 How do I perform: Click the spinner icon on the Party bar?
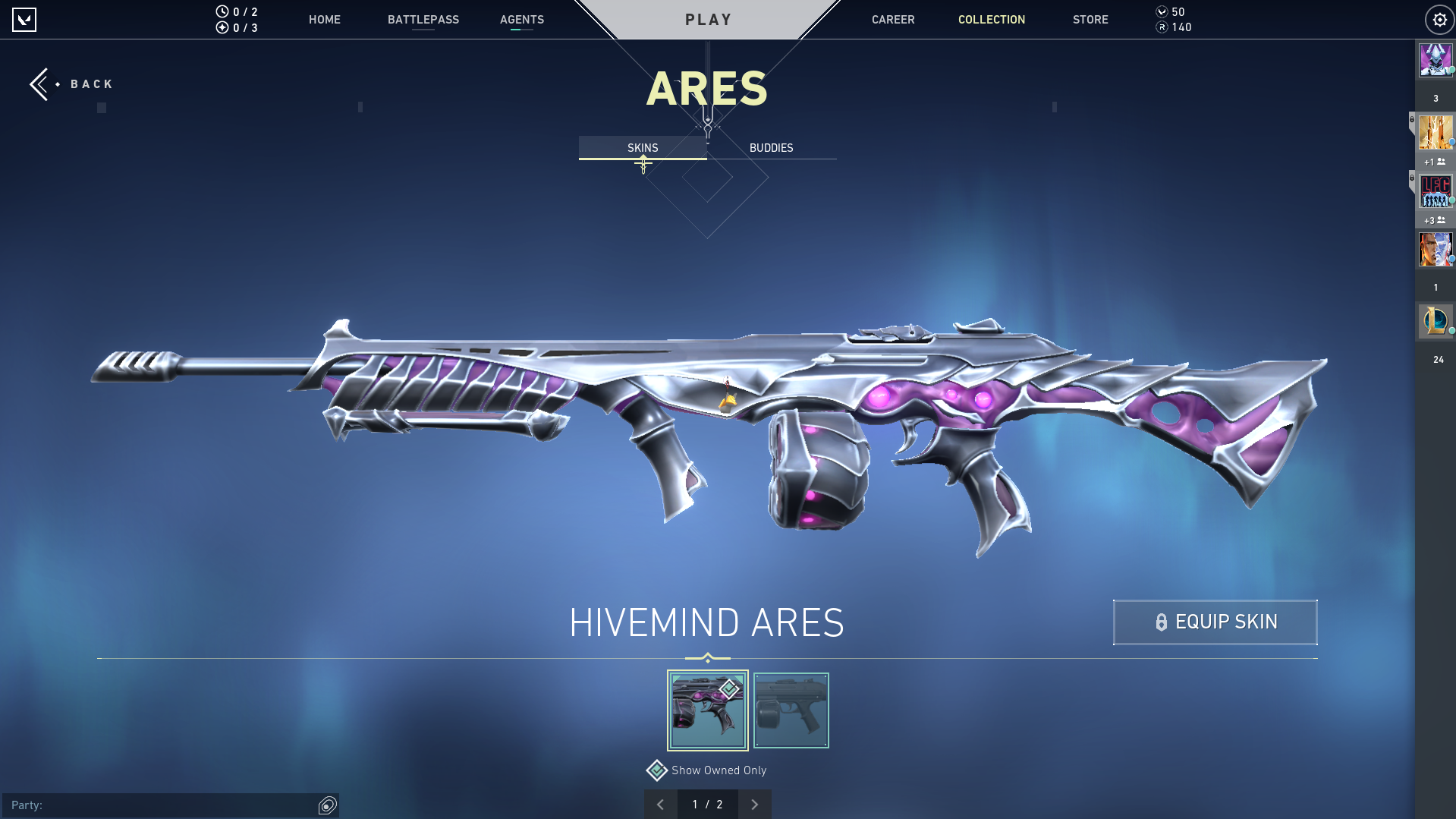click(328, 805)
